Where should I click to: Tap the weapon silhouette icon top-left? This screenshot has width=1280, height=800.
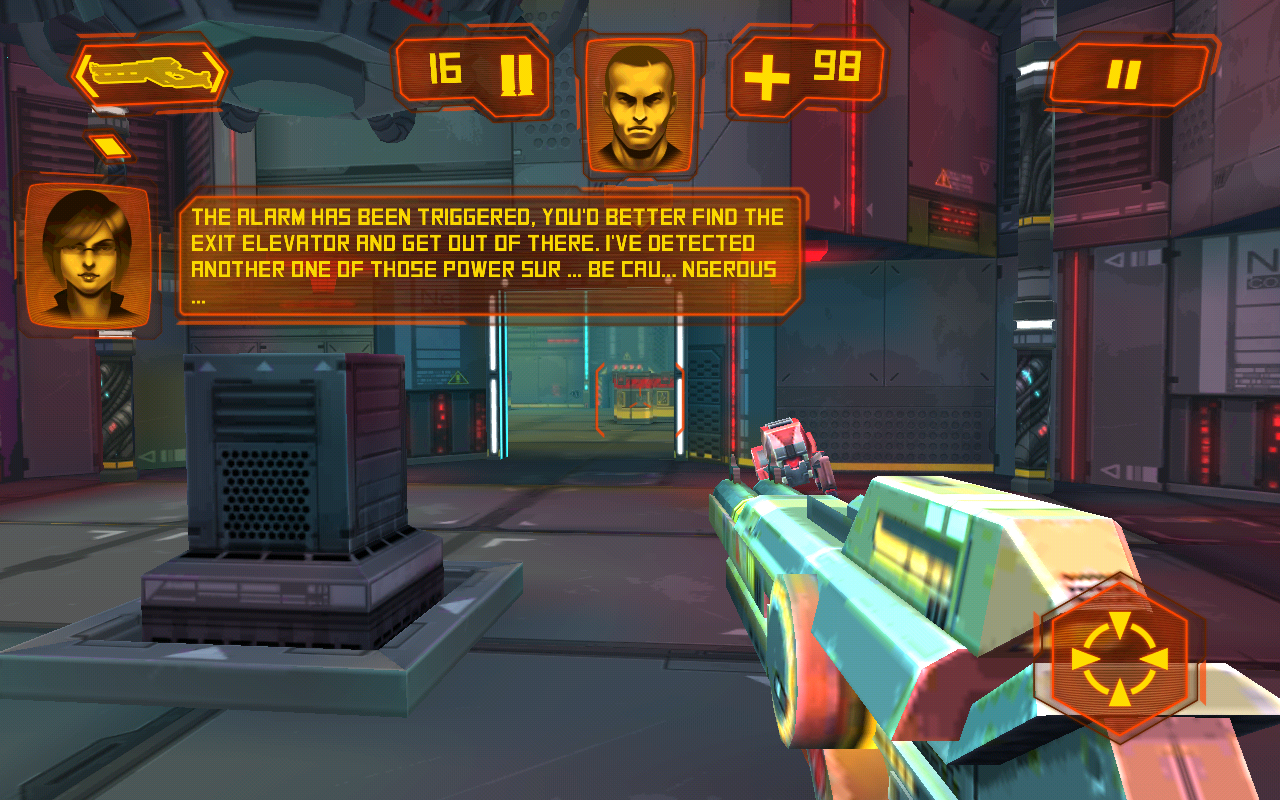point(148,74)
